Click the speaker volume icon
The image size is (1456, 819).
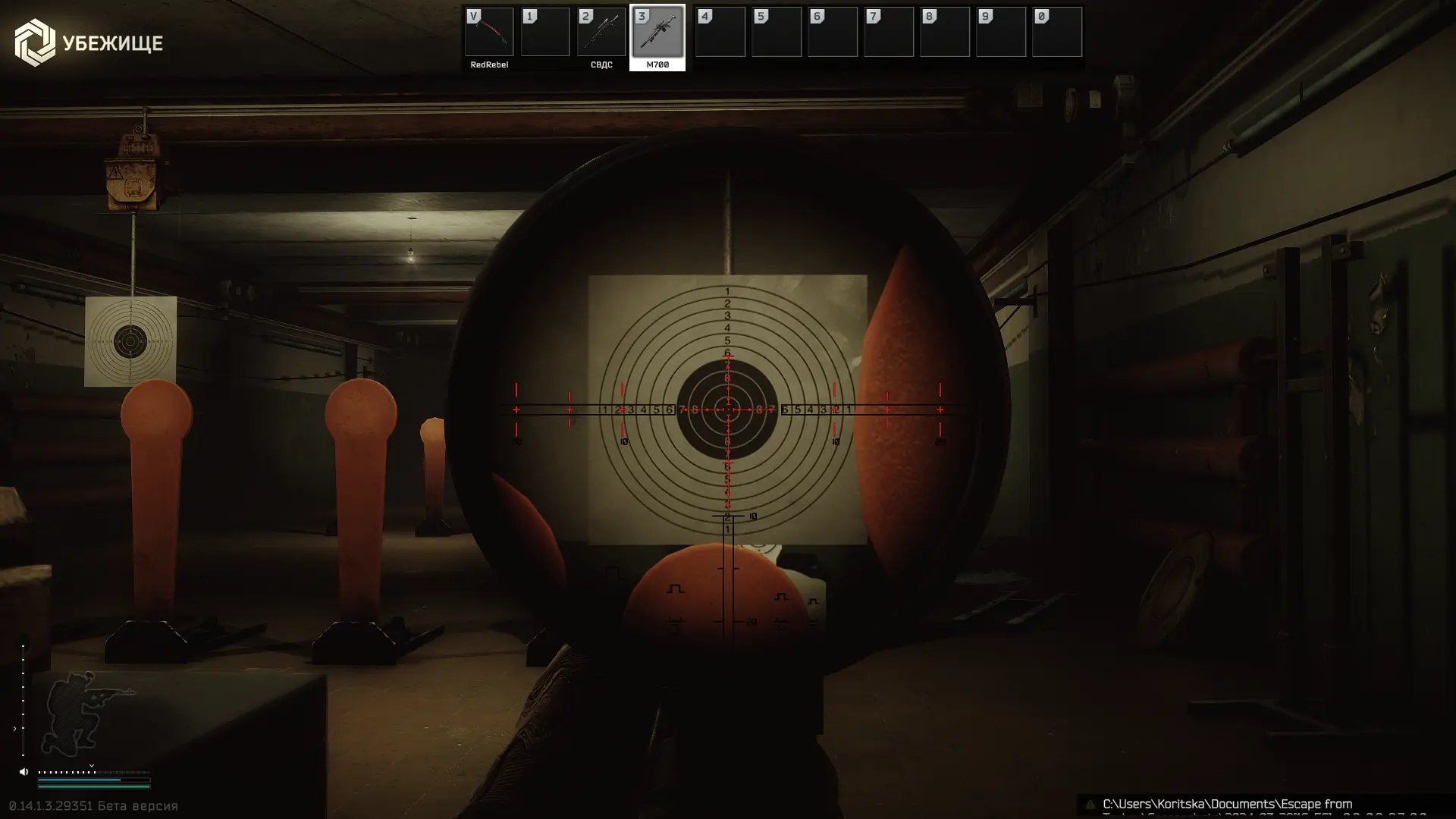[24, 772]
